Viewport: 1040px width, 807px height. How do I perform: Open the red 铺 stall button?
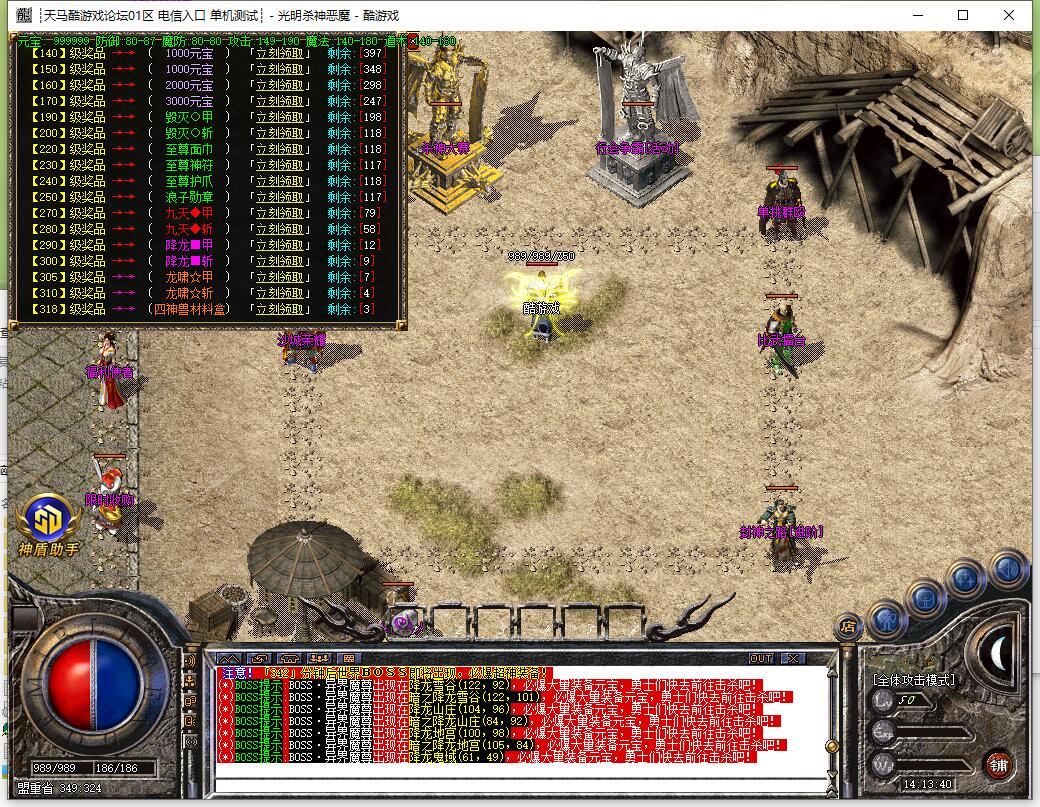pyautogui.click(x=998, y=764)
